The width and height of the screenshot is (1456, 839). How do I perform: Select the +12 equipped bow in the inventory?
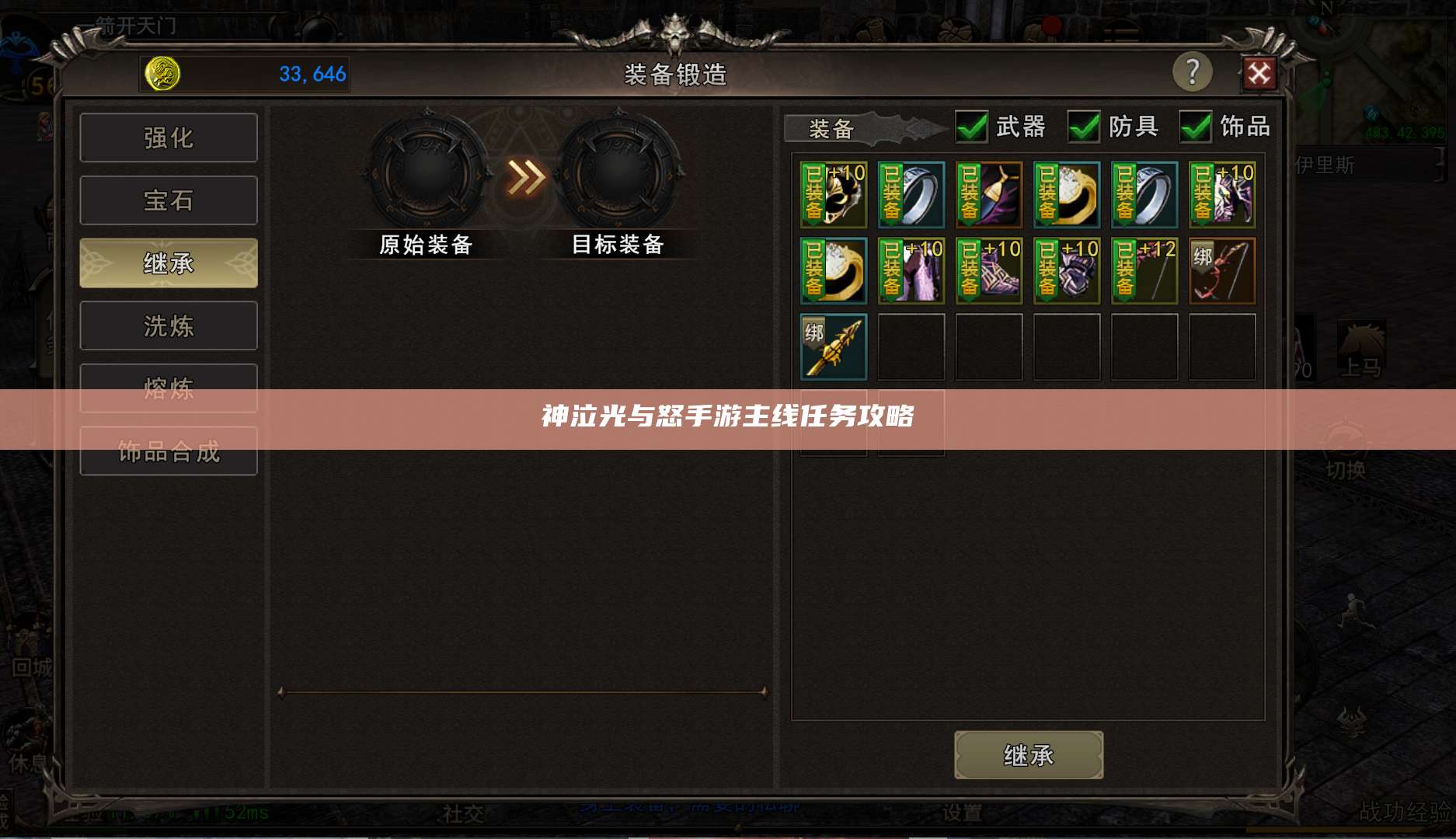[1144, 270]
